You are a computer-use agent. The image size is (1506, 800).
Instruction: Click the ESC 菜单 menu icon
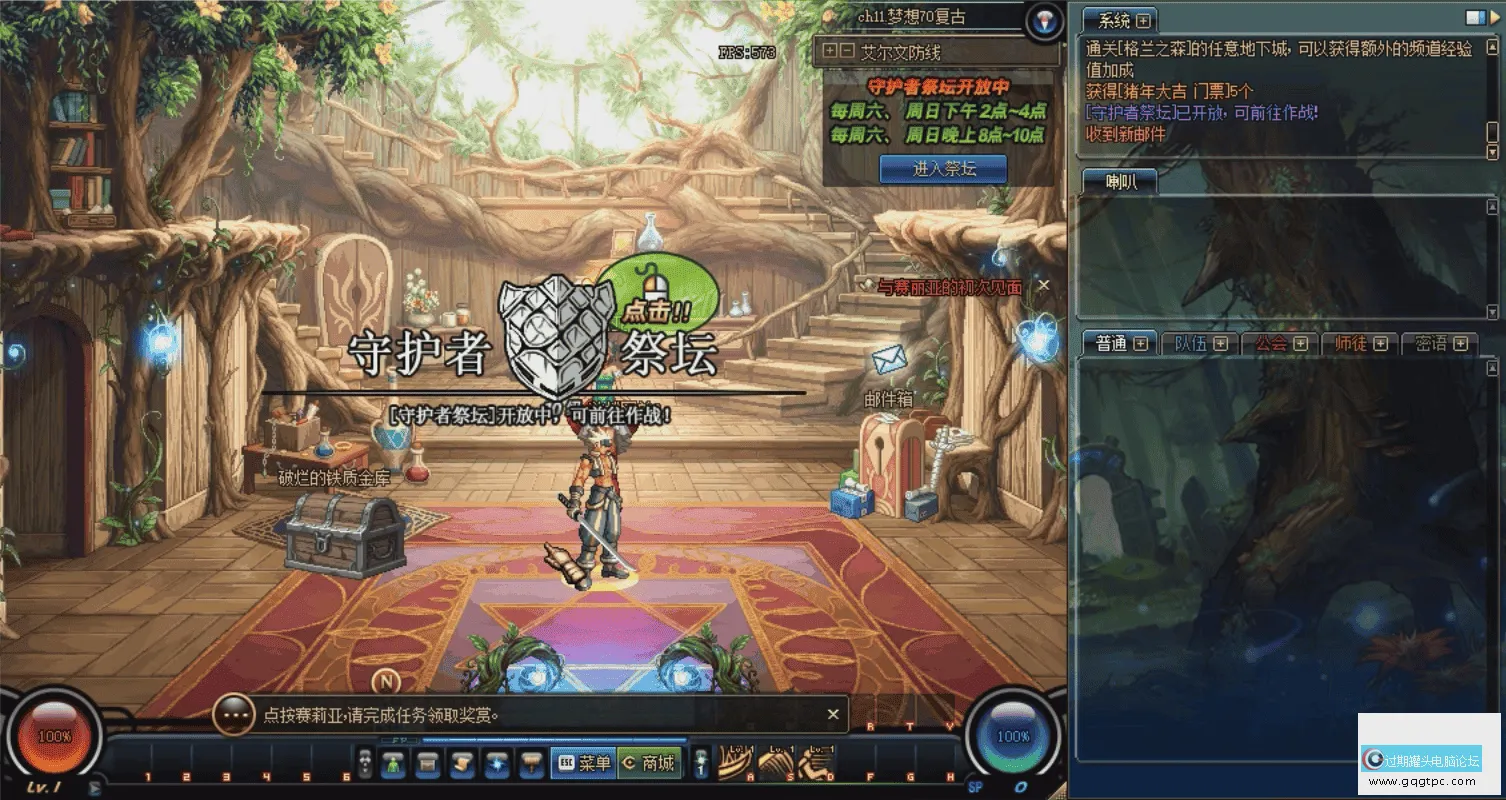[x=584, y=764]
